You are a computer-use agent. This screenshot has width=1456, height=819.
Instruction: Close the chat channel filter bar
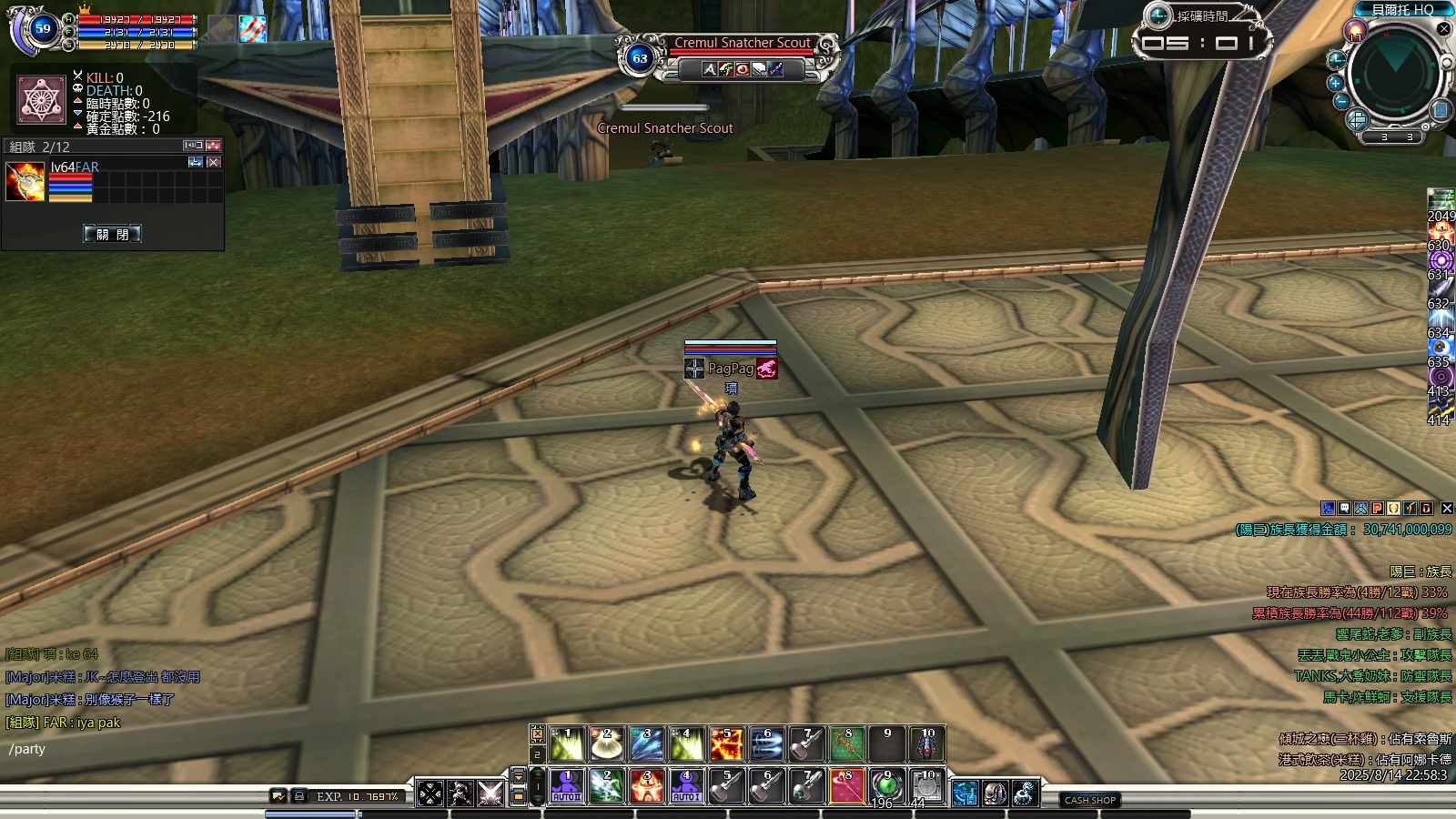(1447, 509)
